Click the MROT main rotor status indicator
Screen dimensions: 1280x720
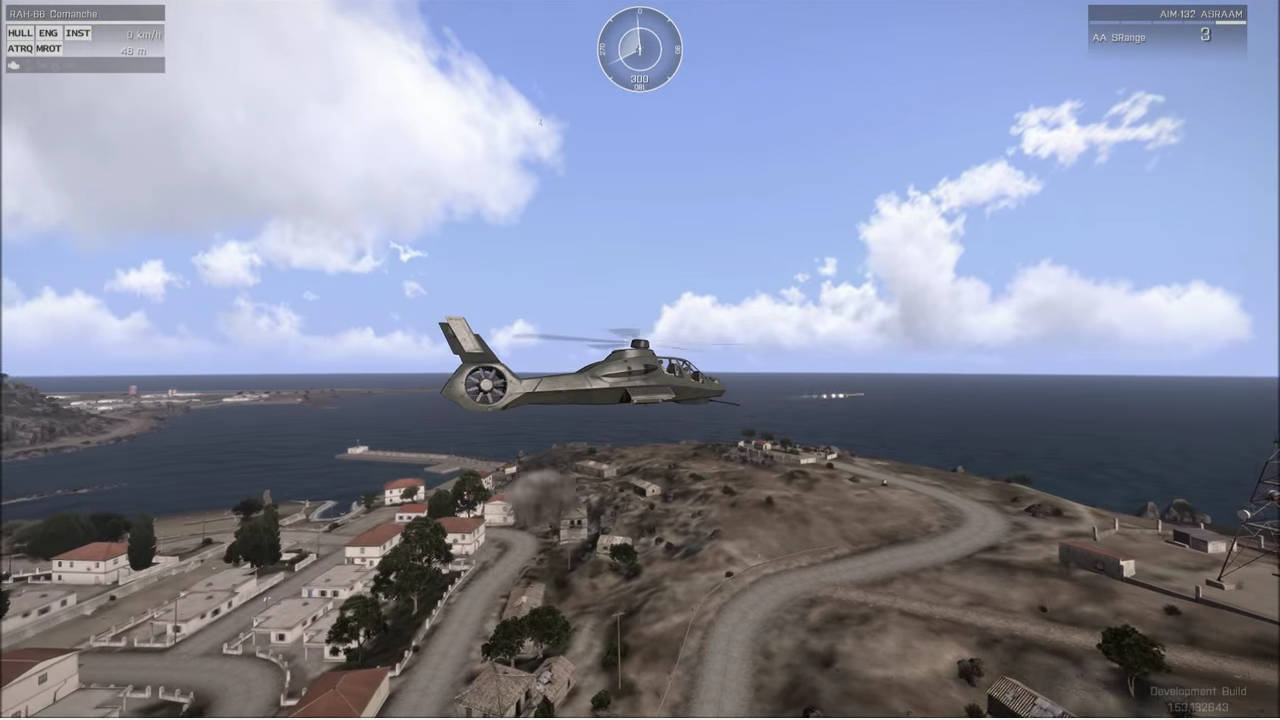coord(48,49)
